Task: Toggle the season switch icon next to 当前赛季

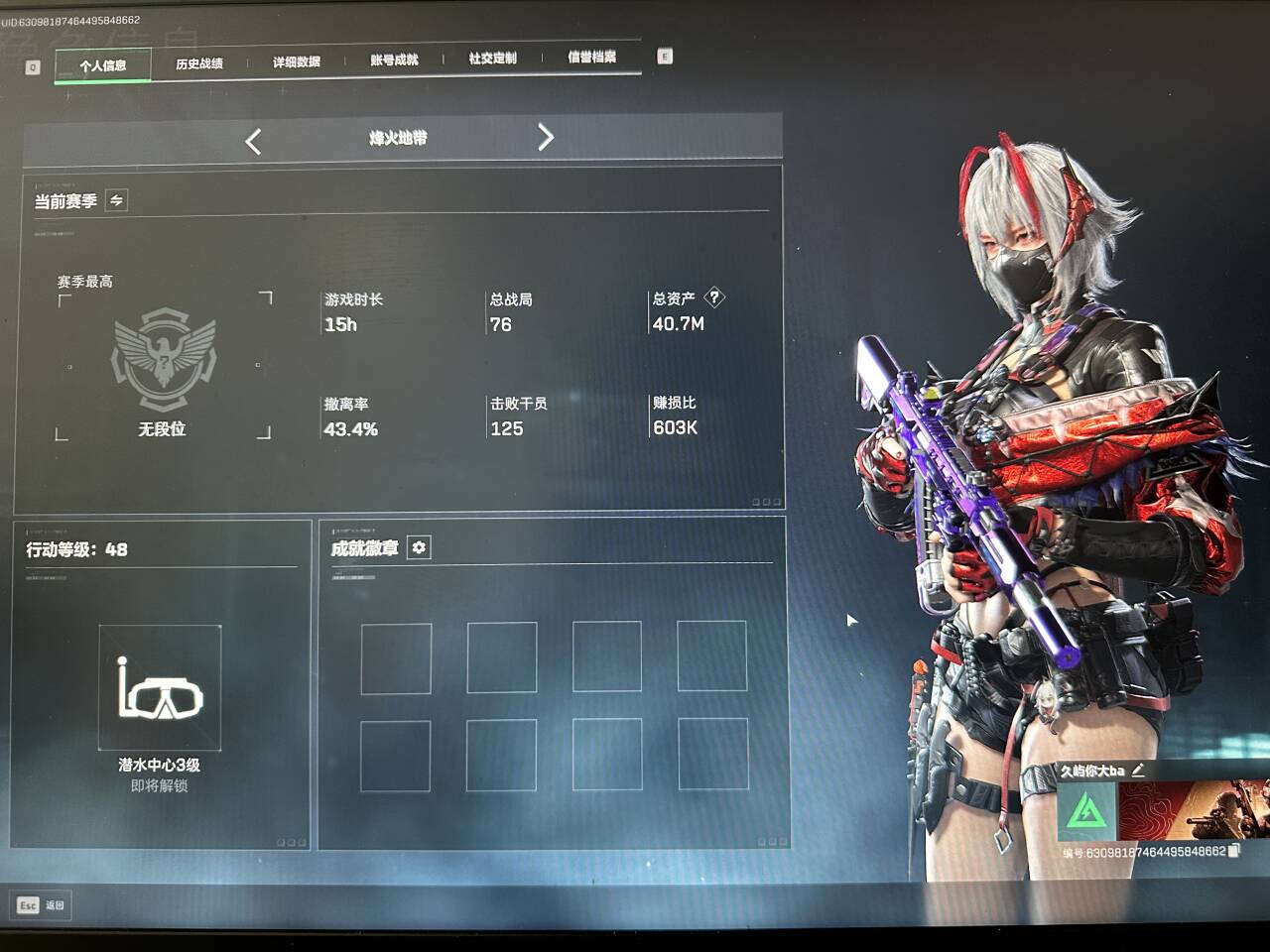Action: pos(116,201)
